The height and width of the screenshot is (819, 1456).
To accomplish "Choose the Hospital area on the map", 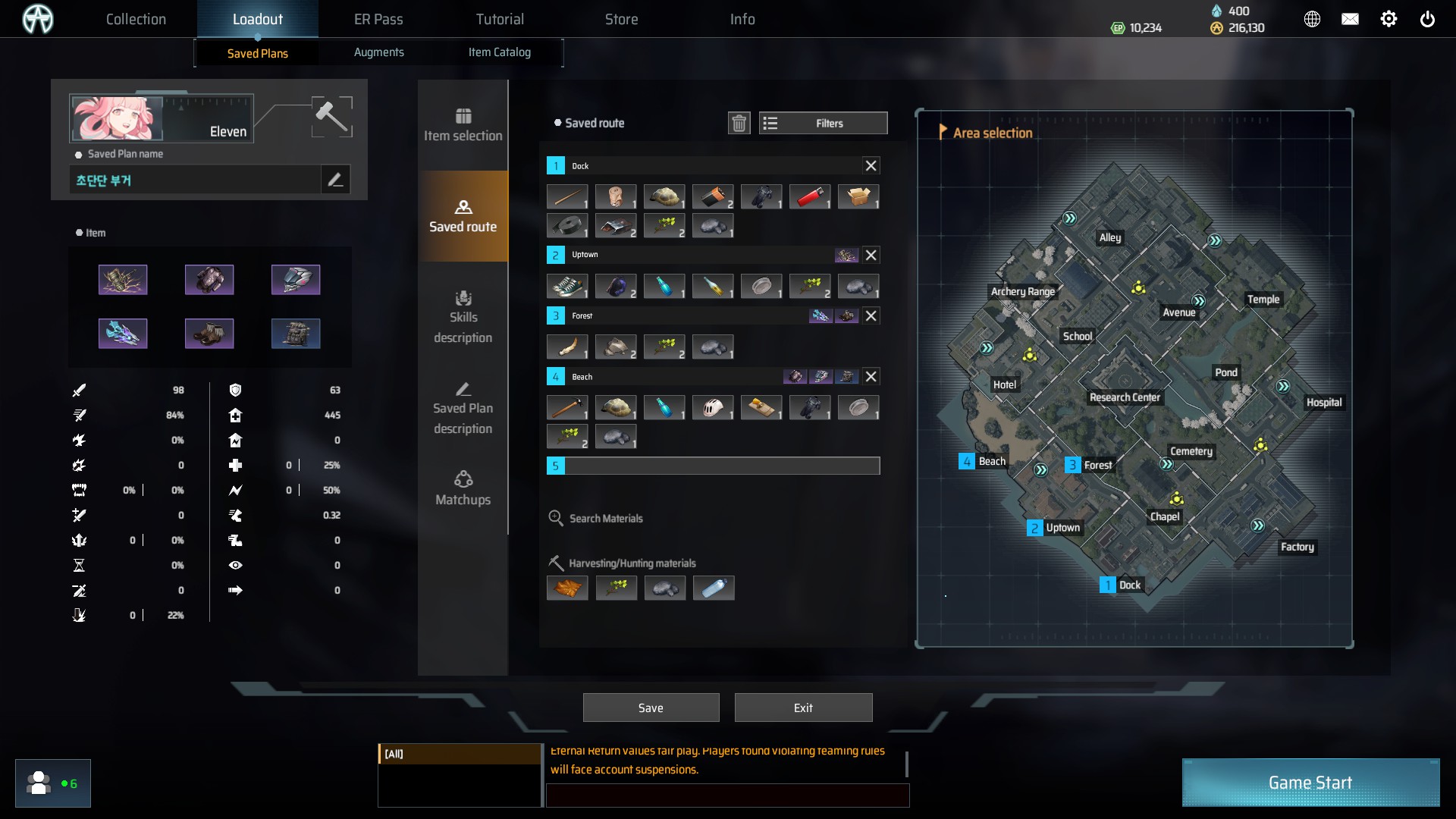I will tap(1323, 403).
